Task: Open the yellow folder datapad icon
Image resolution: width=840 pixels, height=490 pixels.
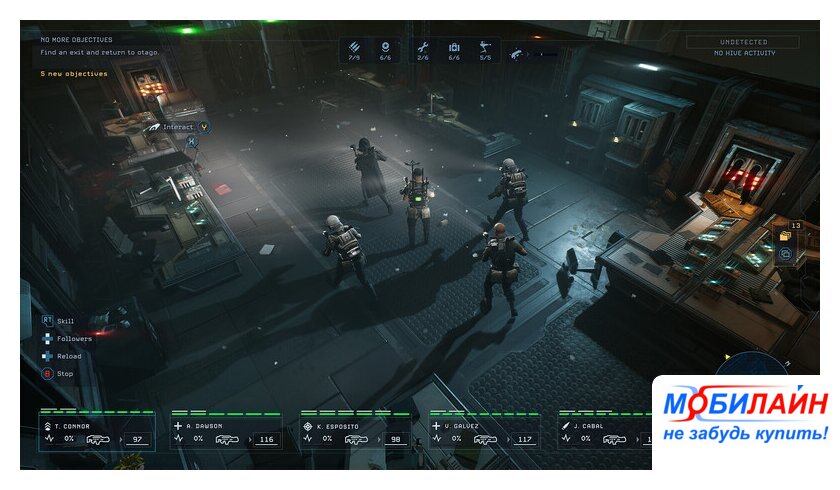Action: point(785,236)
